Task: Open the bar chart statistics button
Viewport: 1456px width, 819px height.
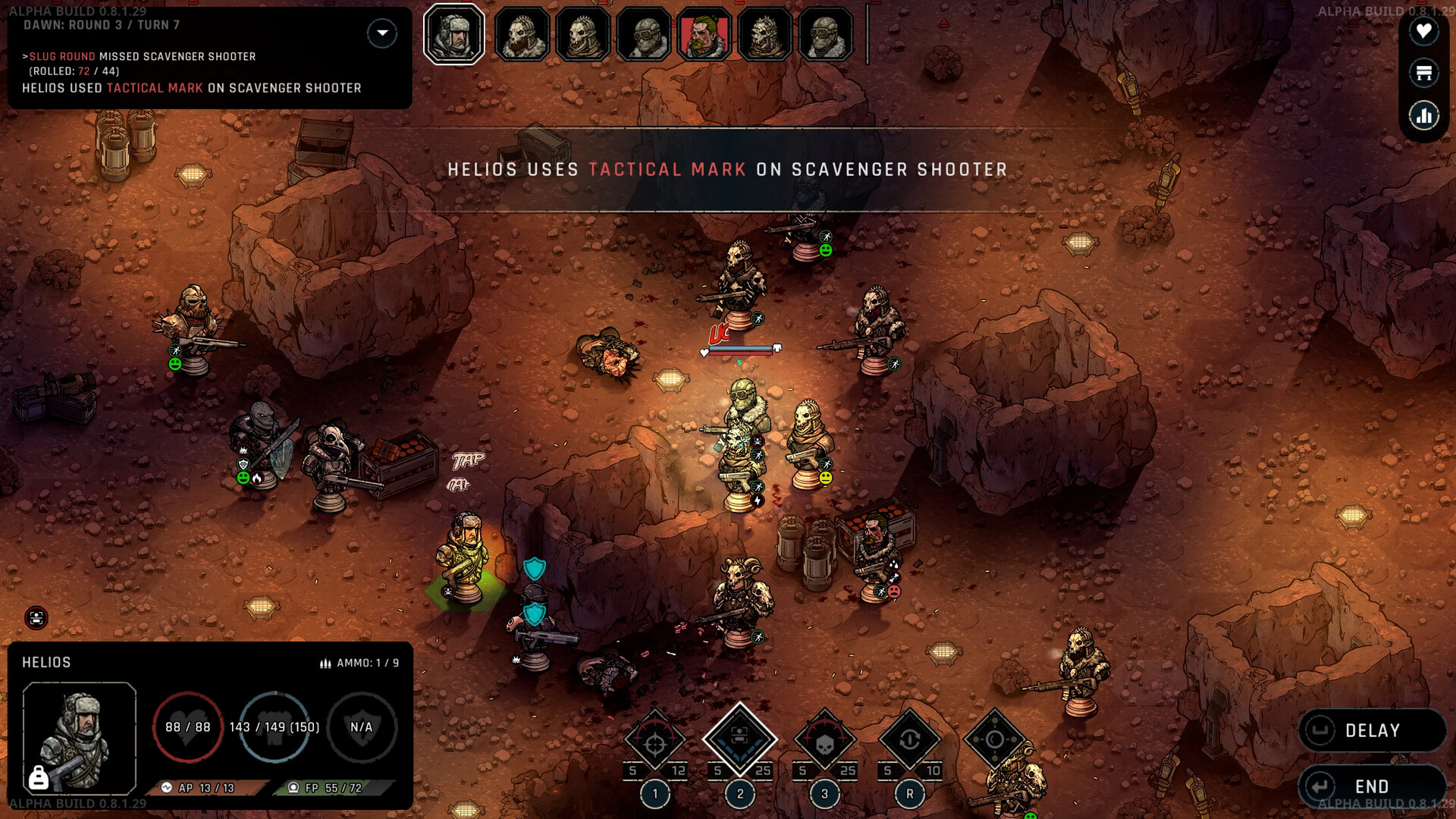Action: coord(1423,116)
